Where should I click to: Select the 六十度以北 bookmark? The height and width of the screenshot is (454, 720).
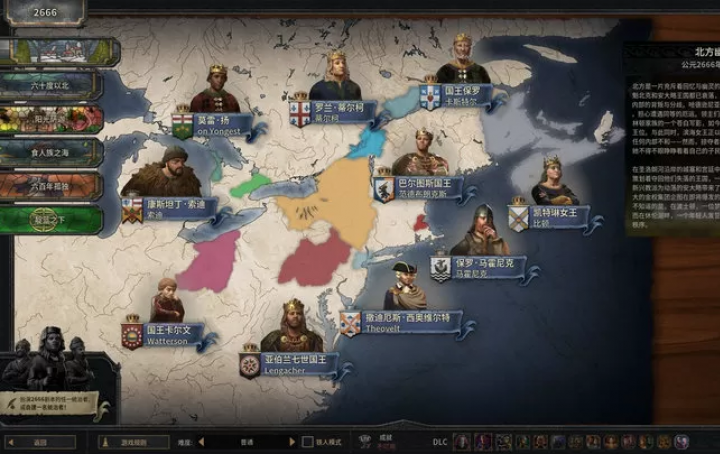pyautogui.click(x=52, y=87)
